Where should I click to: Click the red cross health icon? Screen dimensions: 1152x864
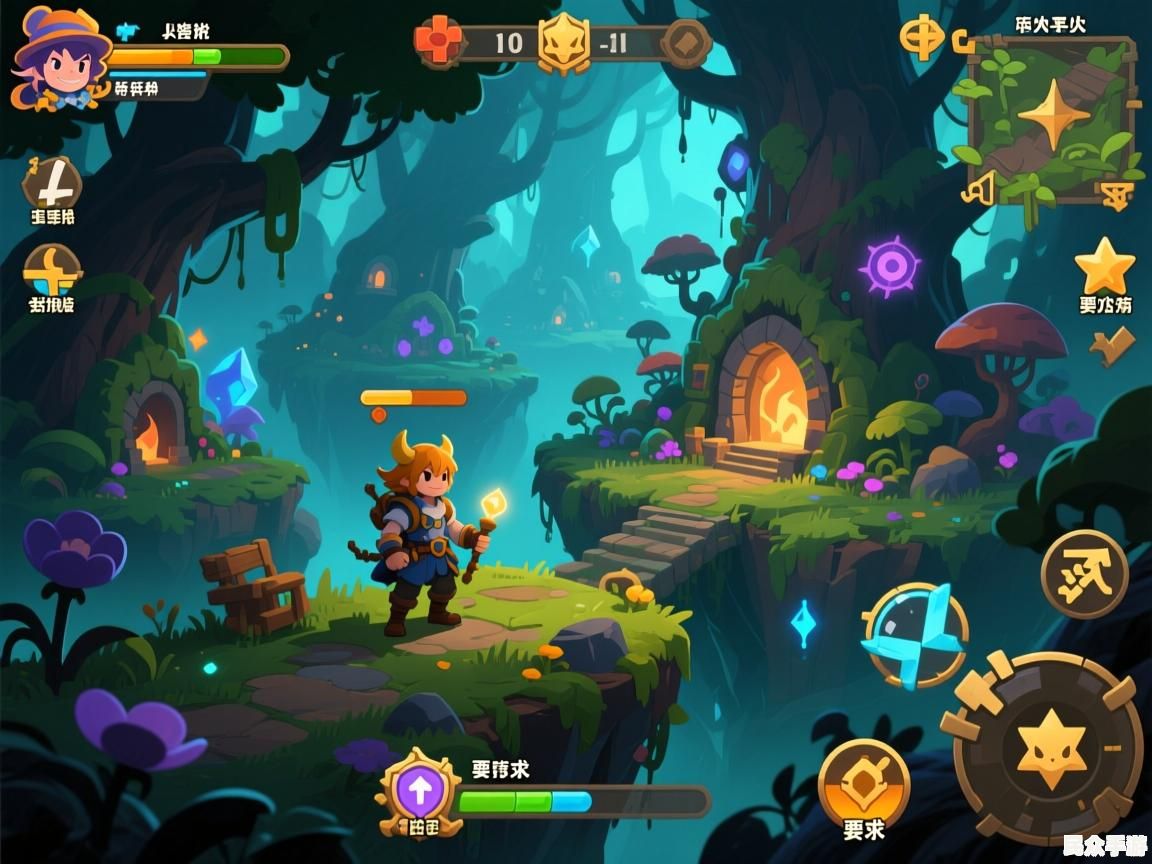pyautogui.click(x=440, y=42)
